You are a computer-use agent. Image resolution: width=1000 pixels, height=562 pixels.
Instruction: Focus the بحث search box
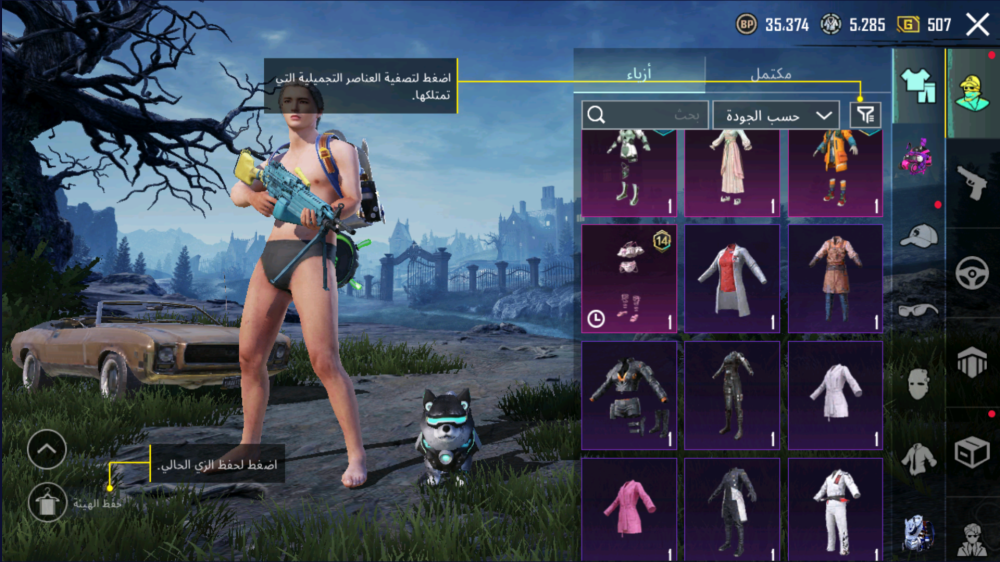(645, 115)
